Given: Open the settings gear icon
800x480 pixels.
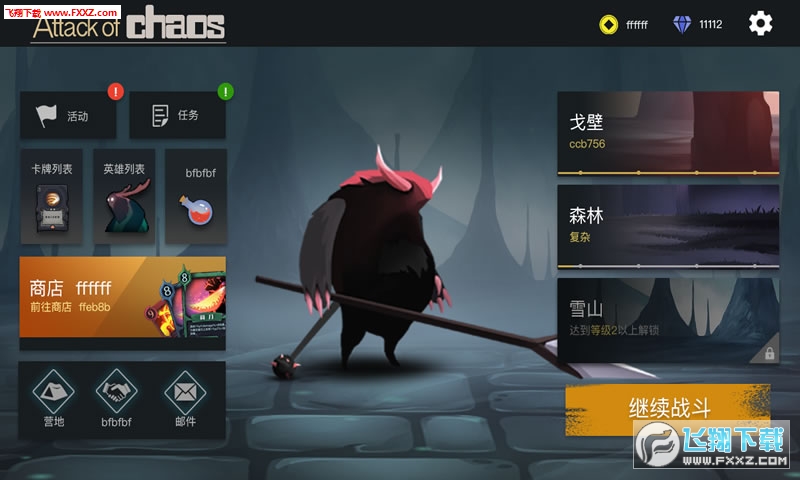Looking at the screenshot, I should point(761,23).
